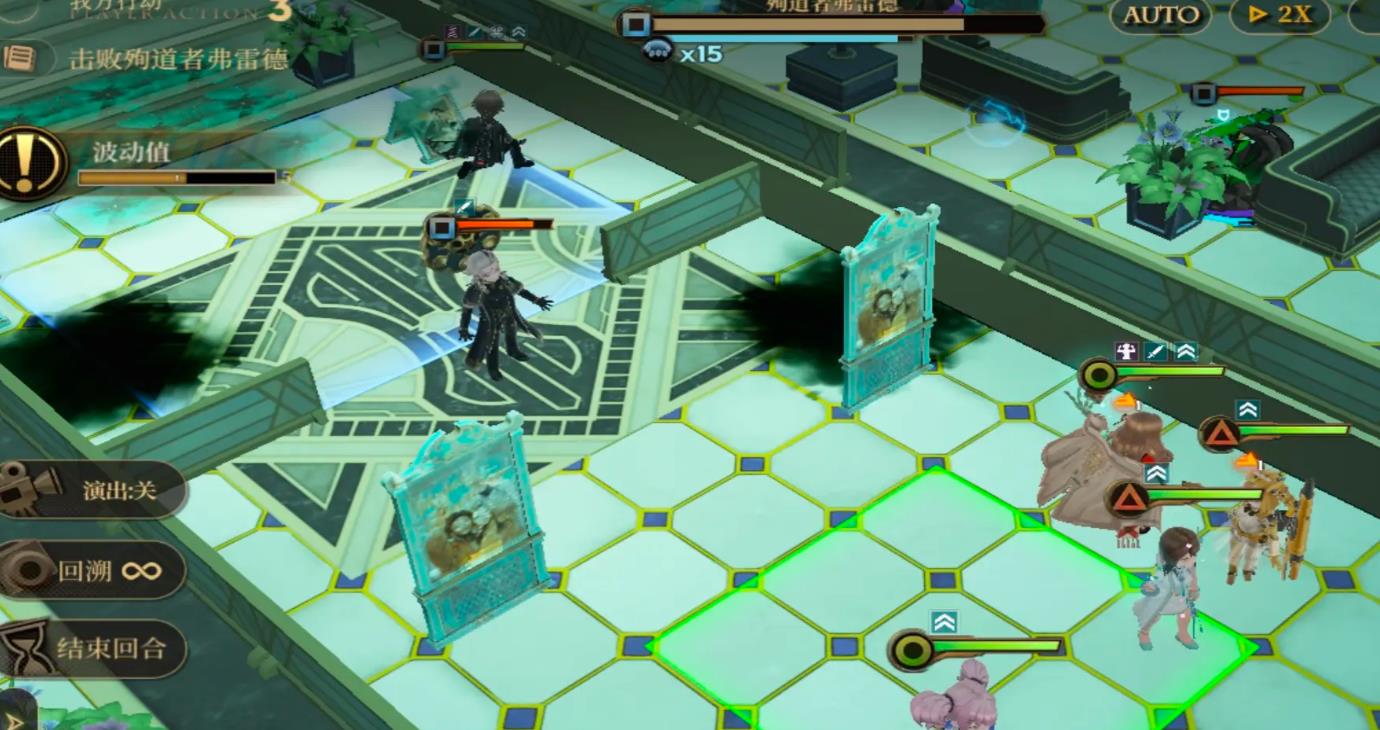Use the 回溯 rewind button
1380x730 pixels.
pyautogui.click(x=95, y=571)
